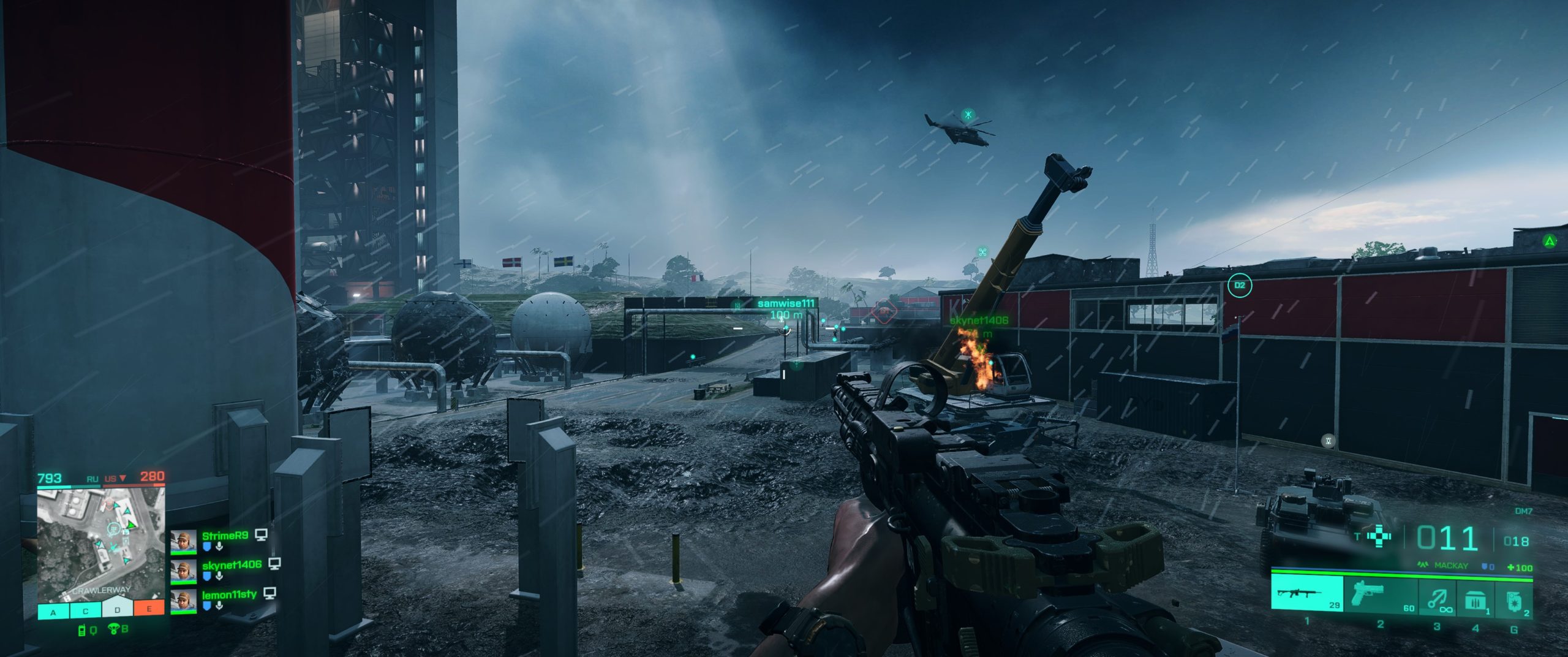
Task: Click the fire-mode crosshair icon near ammo counter
Action: 1379,536
